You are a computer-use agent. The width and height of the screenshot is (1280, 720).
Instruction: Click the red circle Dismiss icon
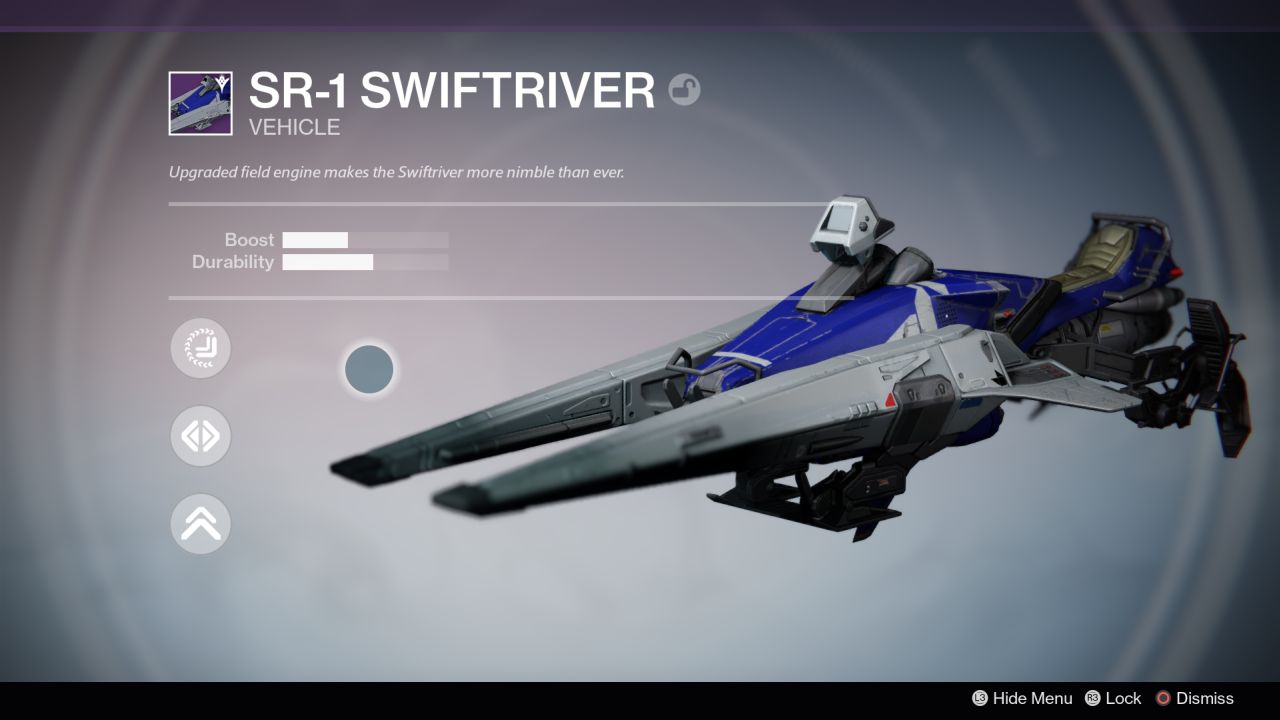coord(1164,698)
